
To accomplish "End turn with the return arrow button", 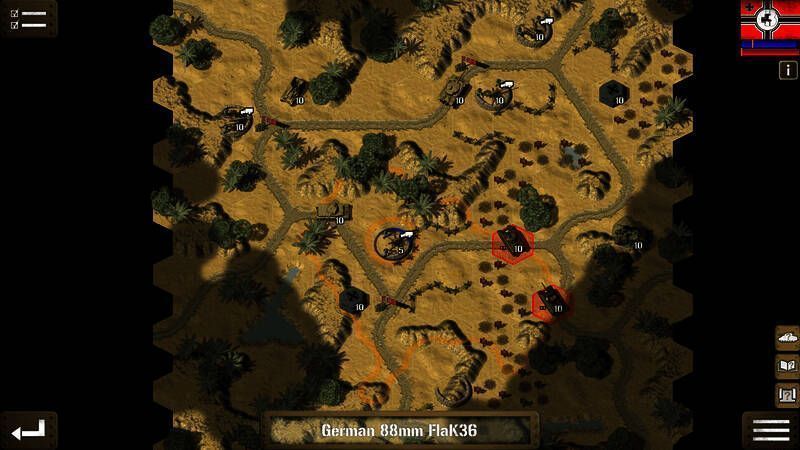I will 28,430.
